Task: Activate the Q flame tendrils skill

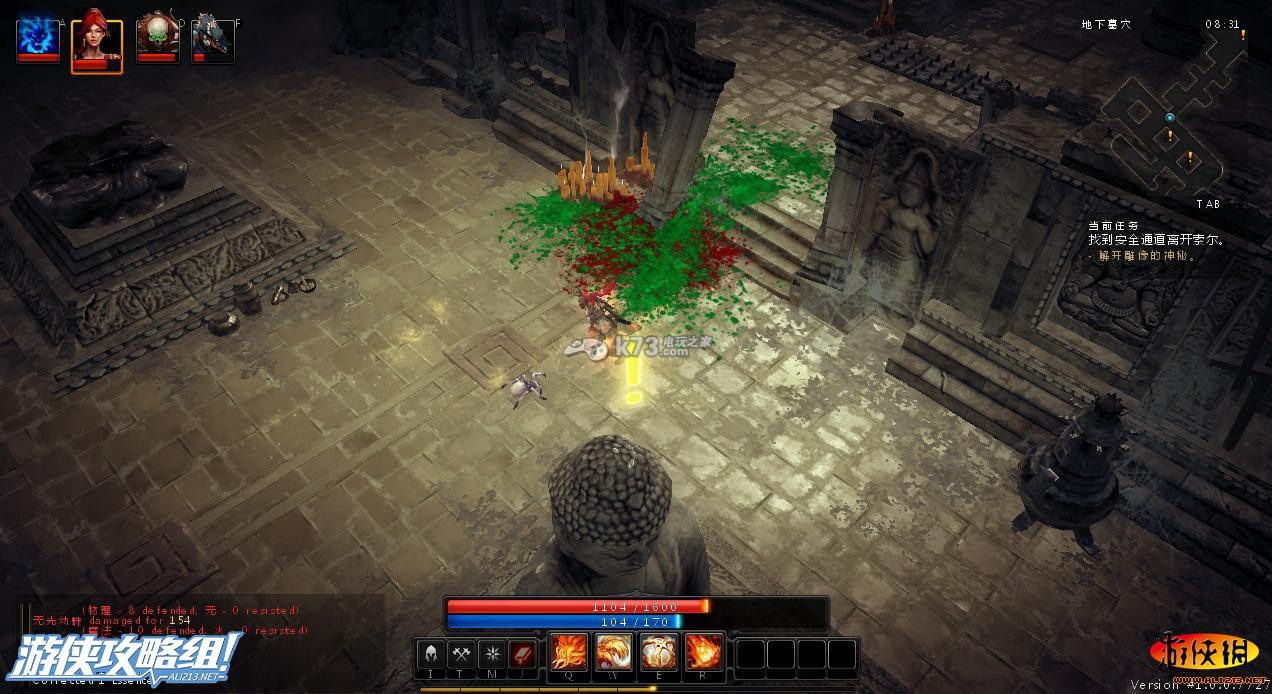Action: point(568,654)
